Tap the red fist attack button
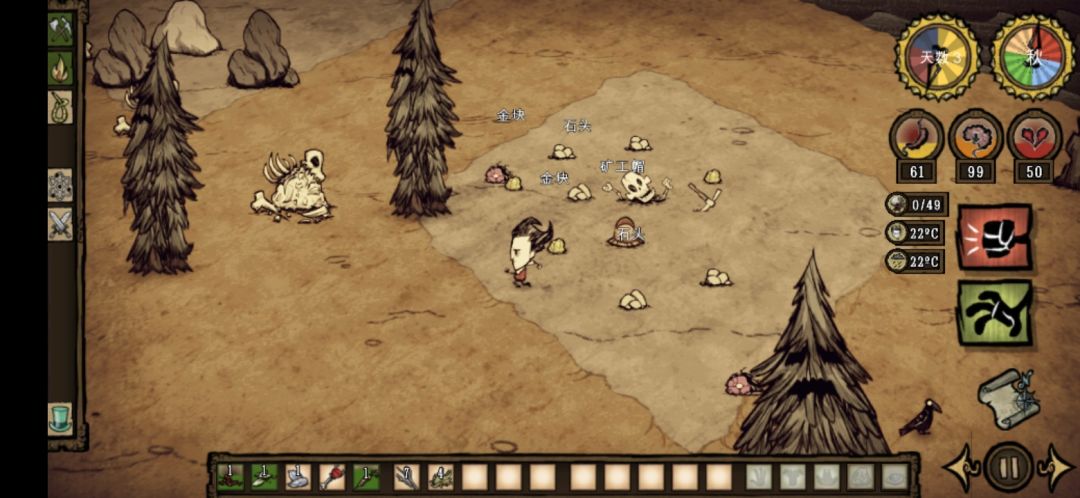The width and height of the screenshot is (1080, 498). click(x=994, y=237)
